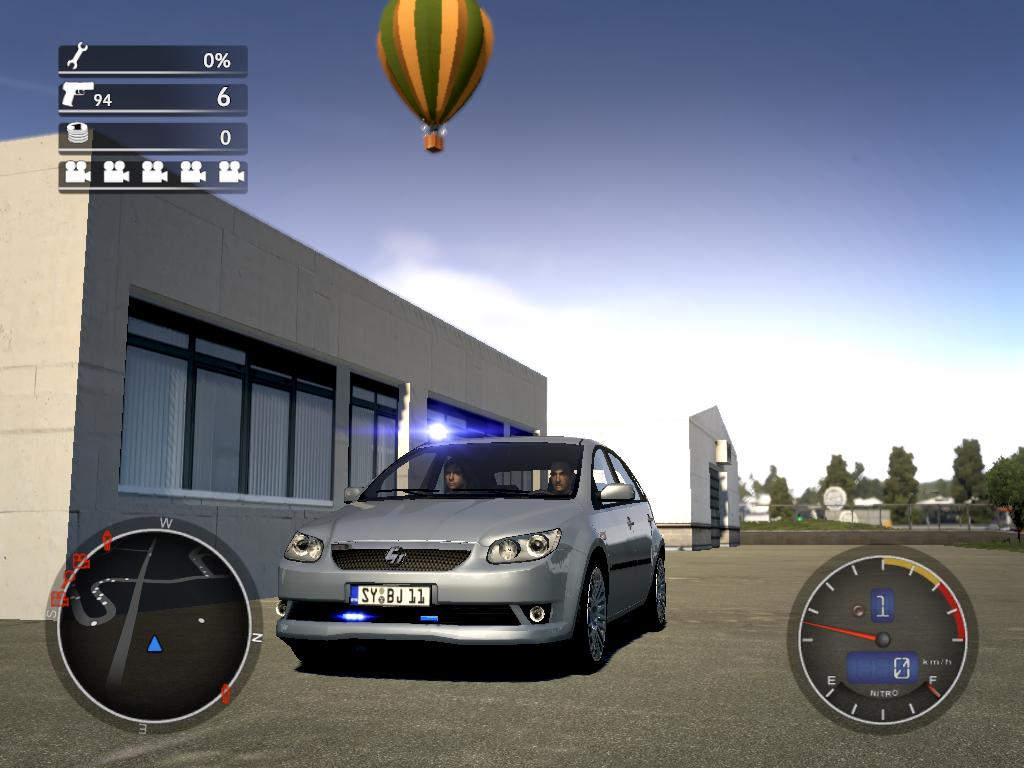Select the pistol weapon icon
1024x768 pixels.
click(x=76, y=95)
